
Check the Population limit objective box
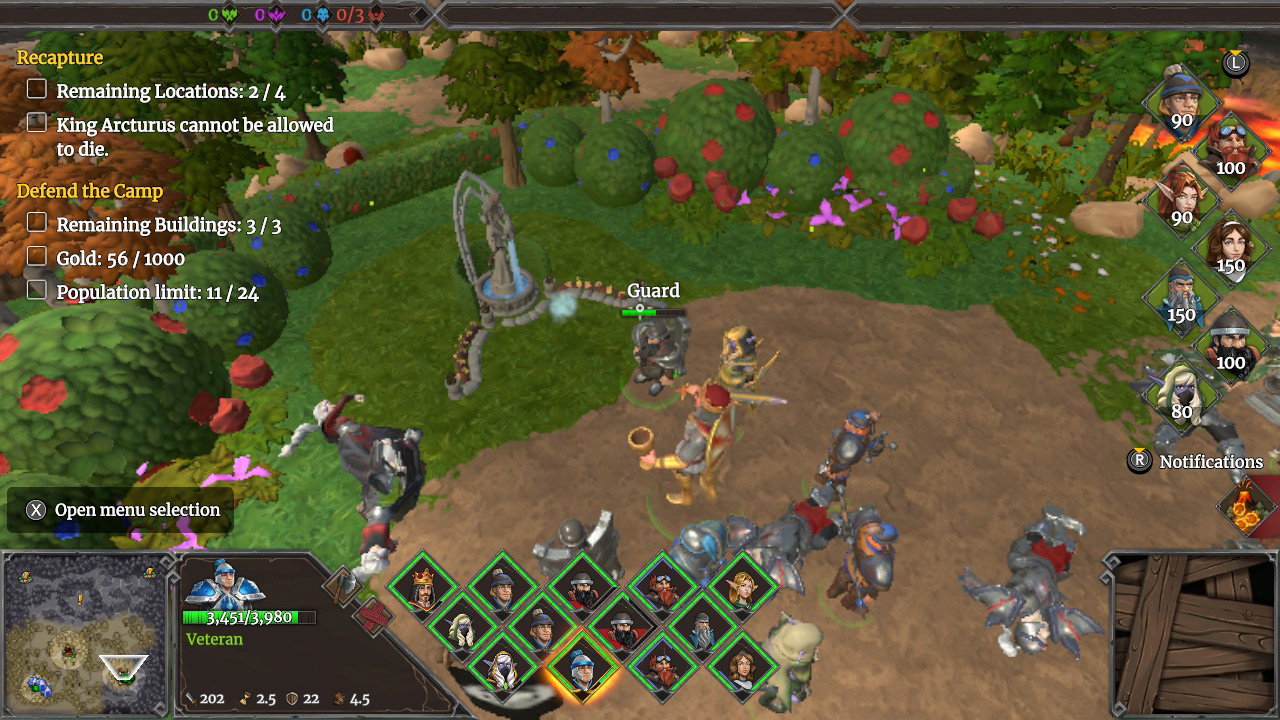point(36,291)
